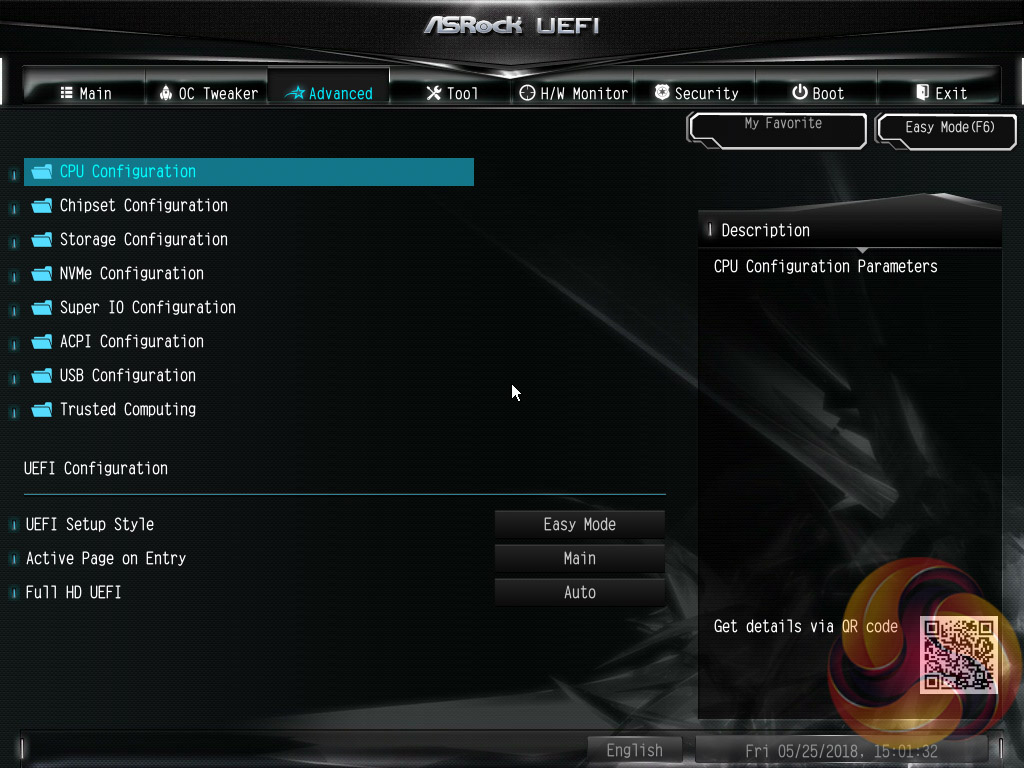
Task: Choose the Exit tab
Action: pyautogui.click(x=941, y=93)
